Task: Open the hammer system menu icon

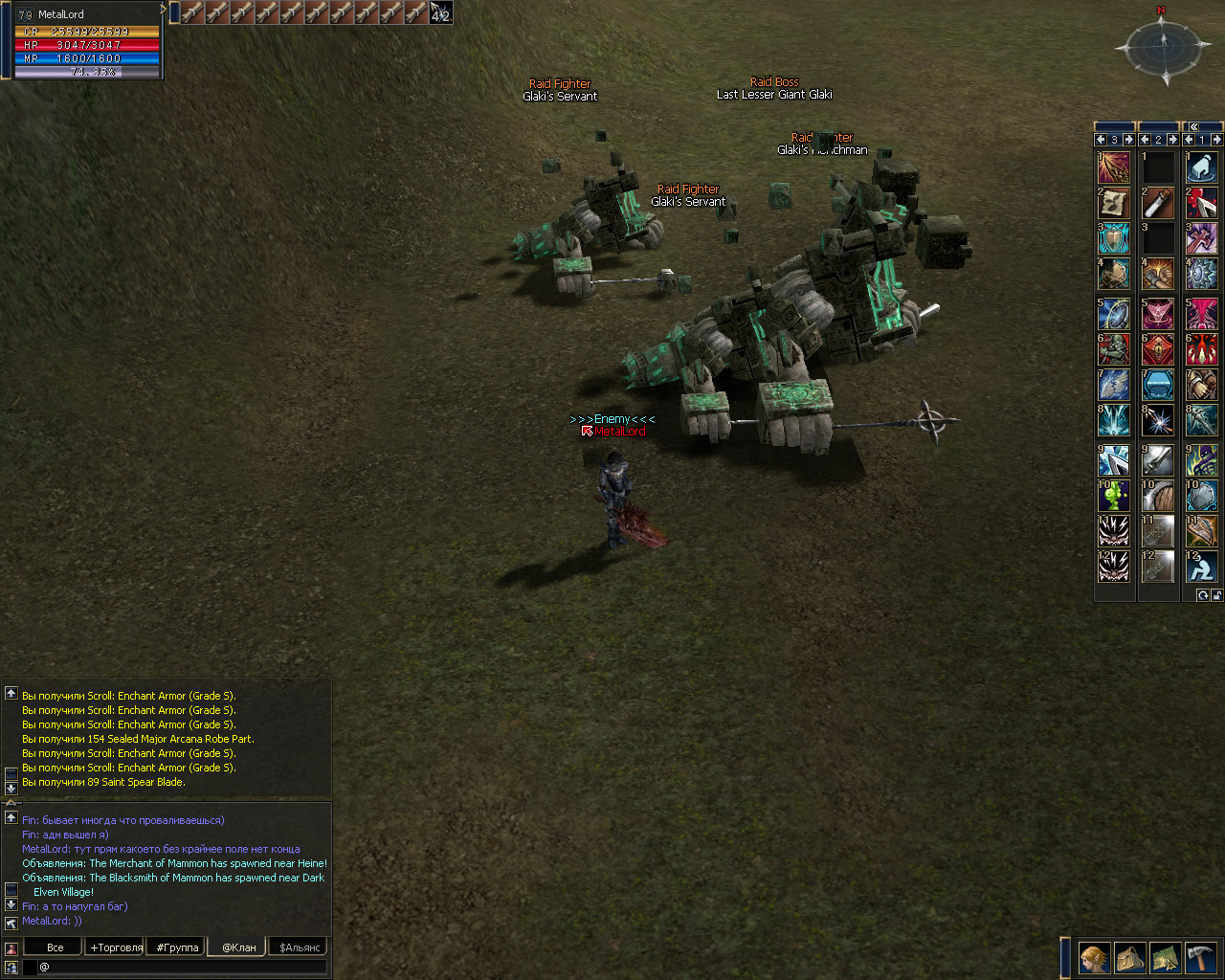Action: 1200,957
